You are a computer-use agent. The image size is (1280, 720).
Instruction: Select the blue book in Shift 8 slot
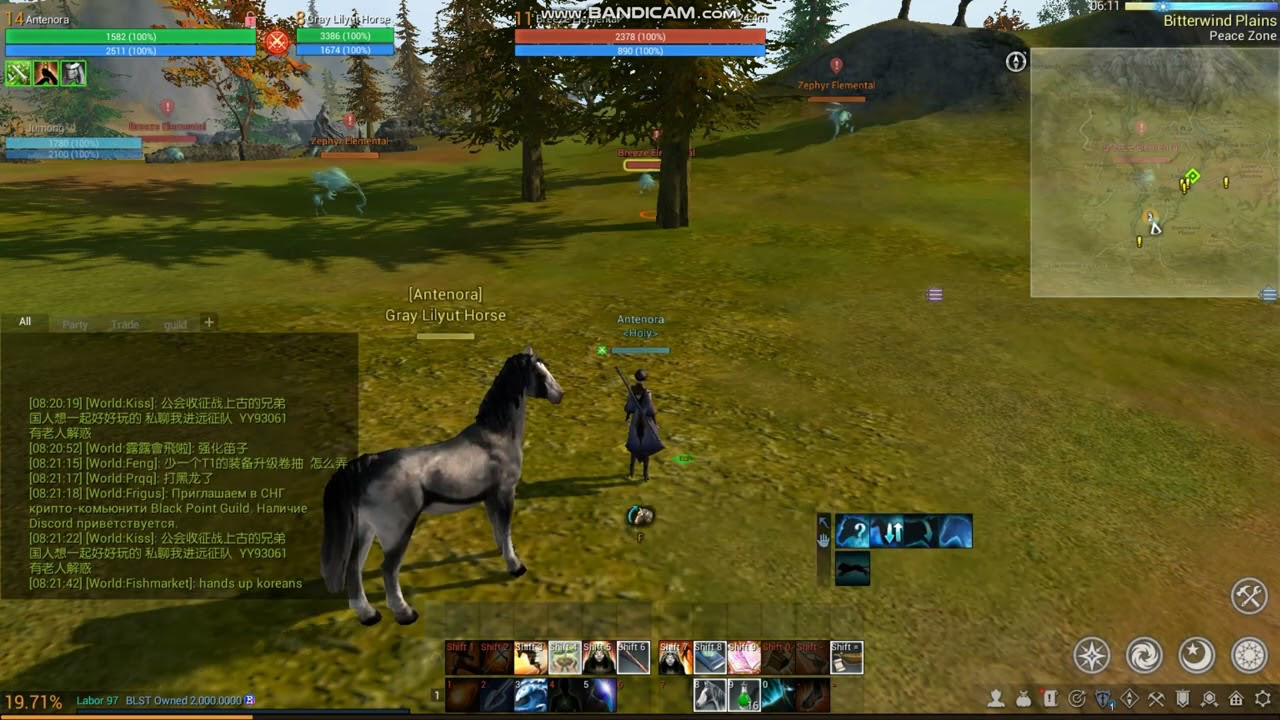click(x=709, y=658)
